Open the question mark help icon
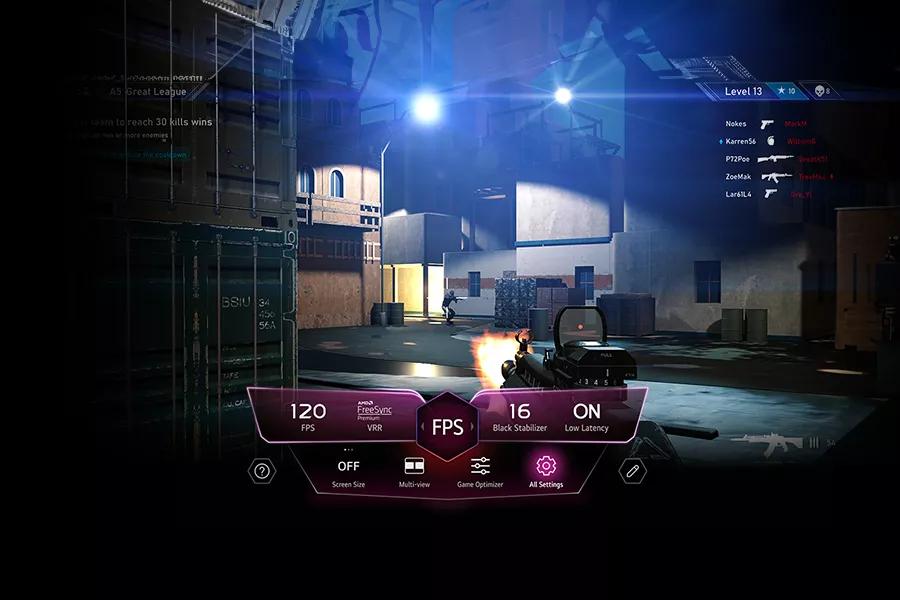Screen dimensions: 900x600 point(262,471)
